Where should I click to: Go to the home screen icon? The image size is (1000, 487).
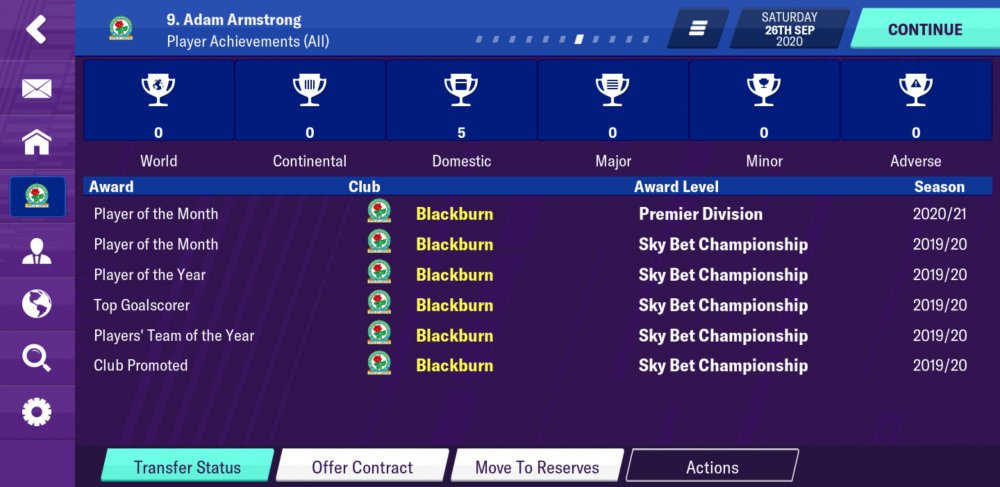(x=37, y=142)
